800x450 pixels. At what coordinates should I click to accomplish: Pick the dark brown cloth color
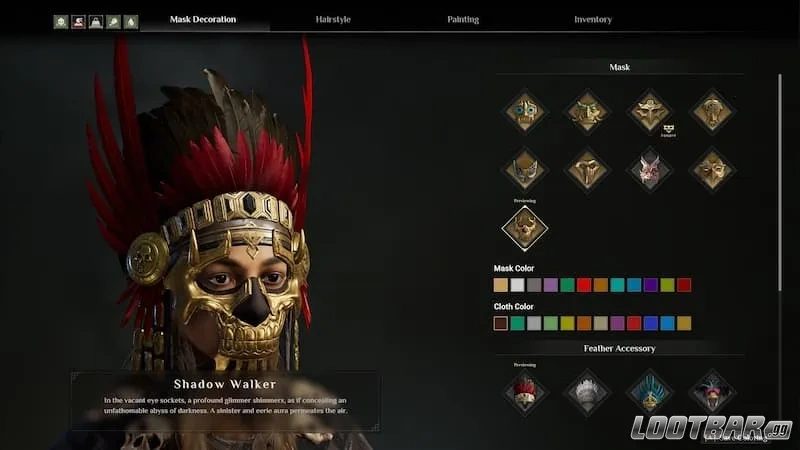click(501, 323)
